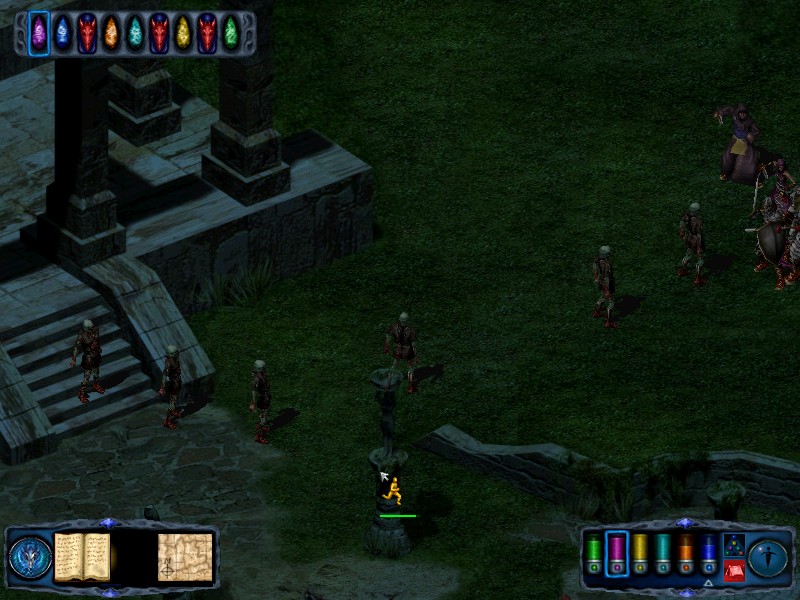Select the dark blue mana vial
Image resolution: width=800 pixels, height=600 pixels.
coord(709,552)
